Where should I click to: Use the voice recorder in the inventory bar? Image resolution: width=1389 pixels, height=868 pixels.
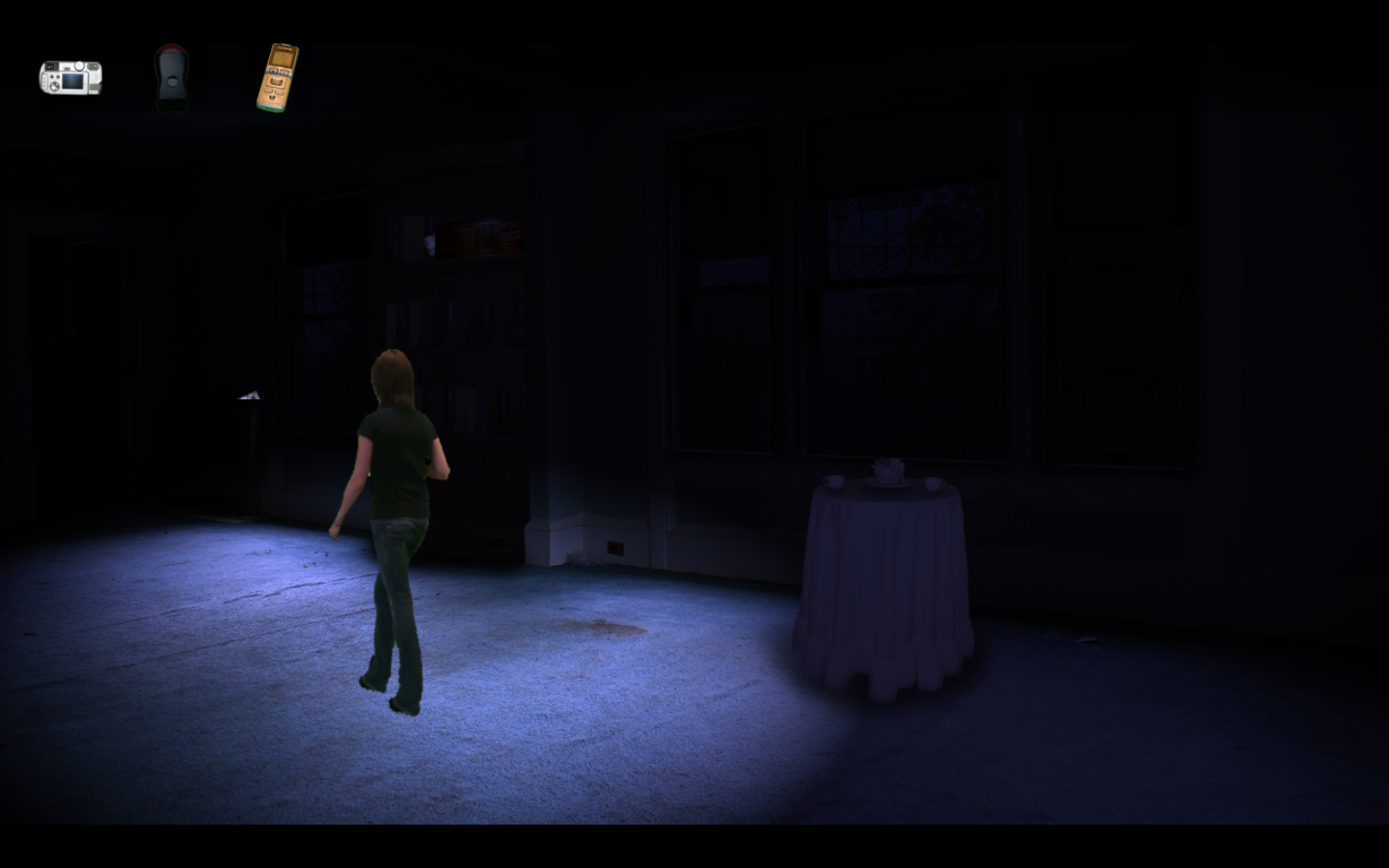278,77
